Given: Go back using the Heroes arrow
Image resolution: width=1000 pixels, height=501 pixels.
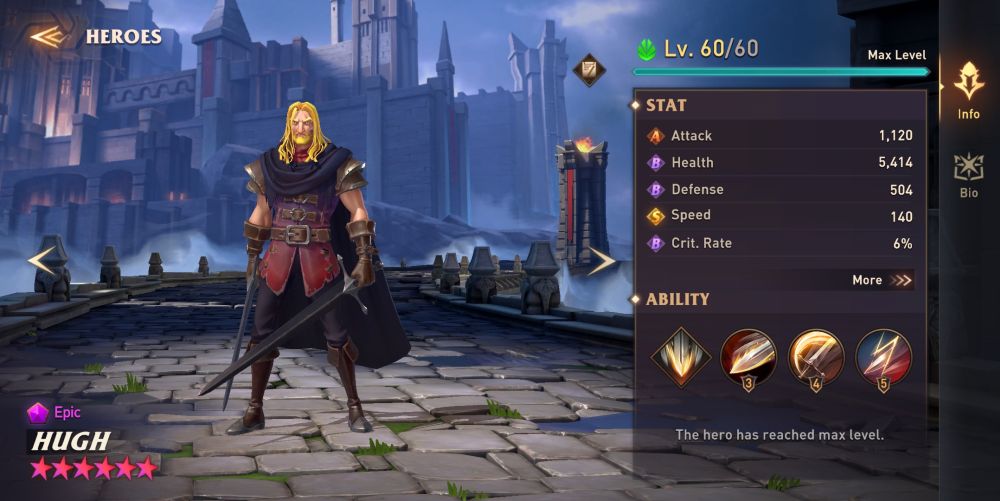Looking at the screenshot, I should click(47, 37).
